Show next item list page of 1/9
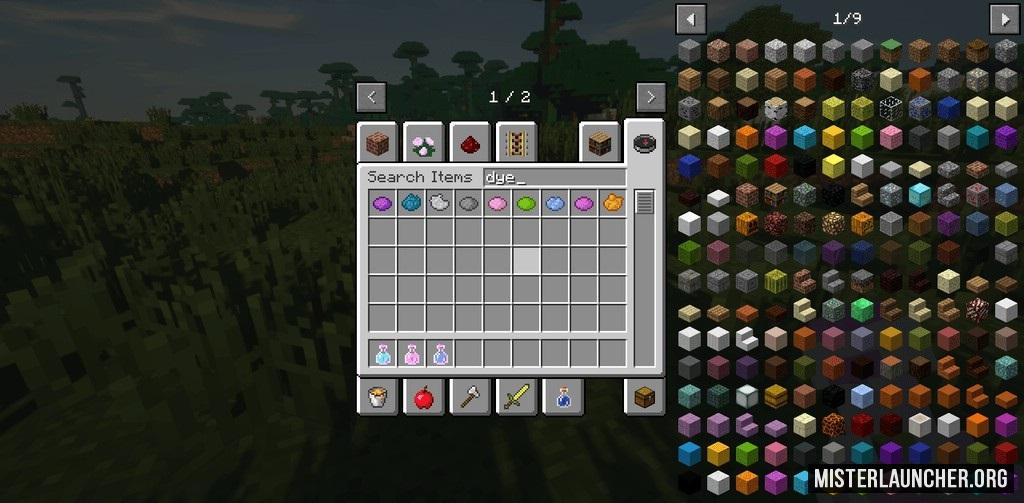This screenshot has height=503, width=1024. pyautogui.click(x=1003, y=19)
